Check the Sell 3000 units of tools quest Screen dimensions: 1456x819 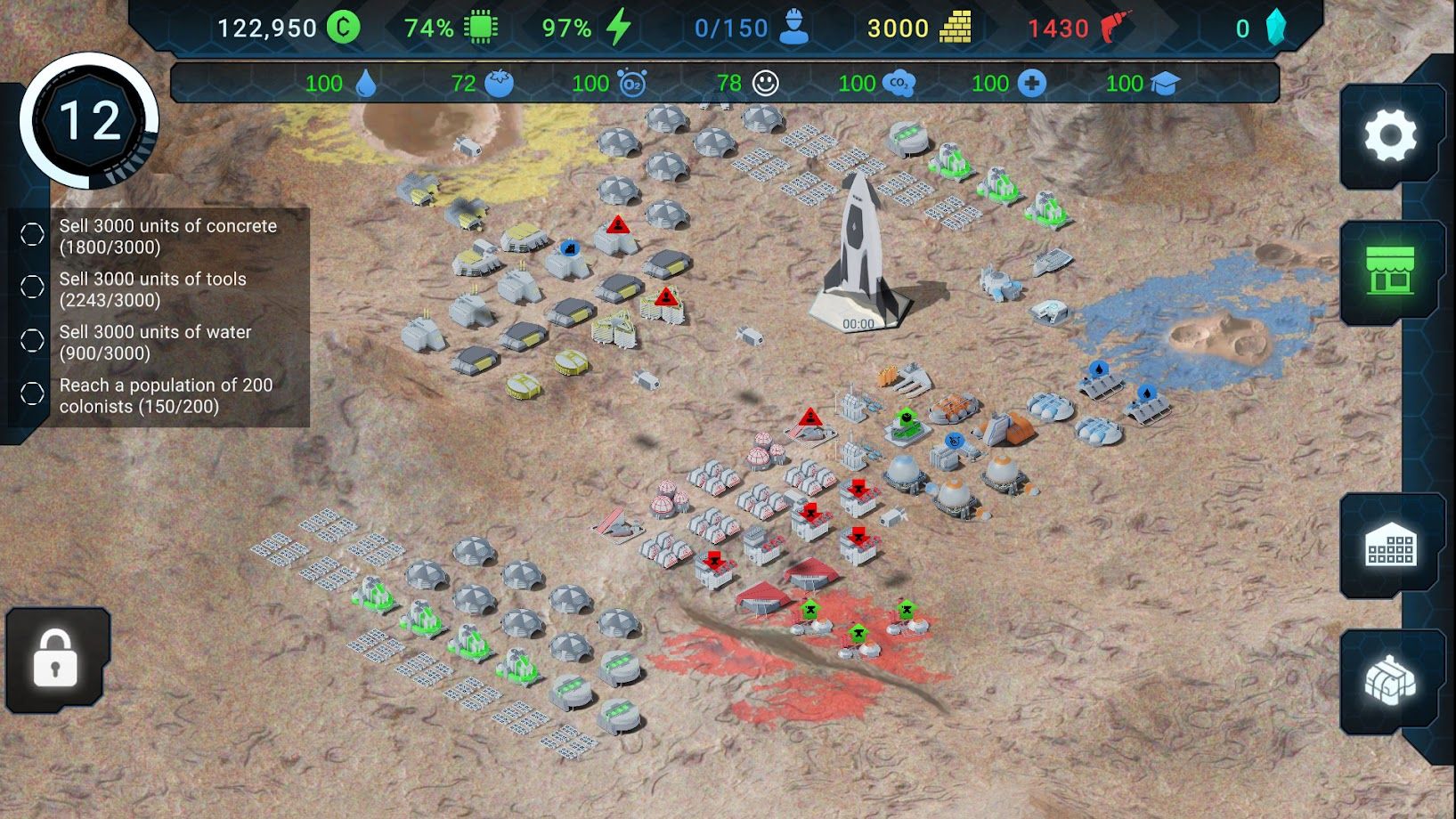(31, 288)
